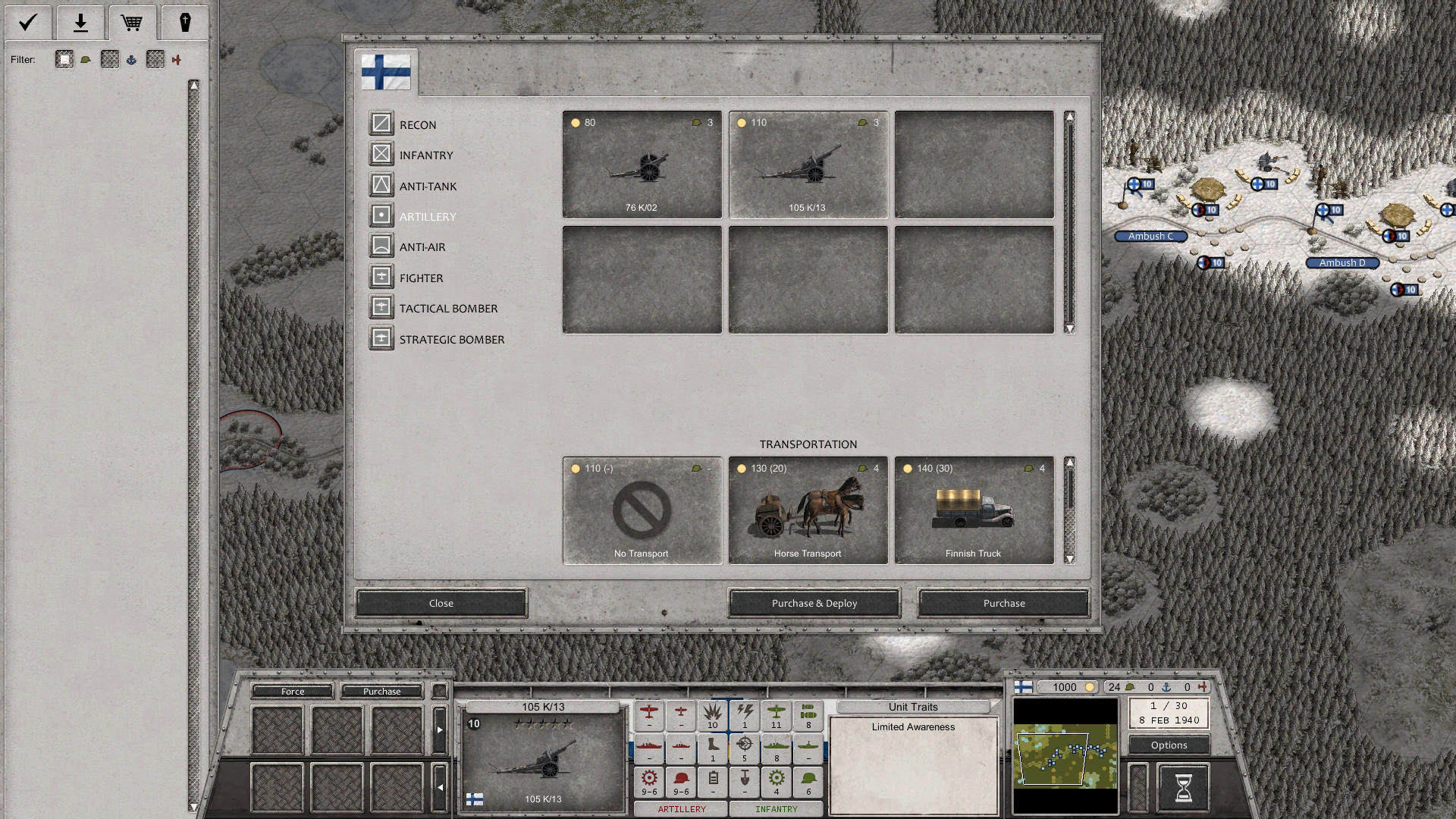Switch to the coffin casualties tab

(x=185, y=23)
